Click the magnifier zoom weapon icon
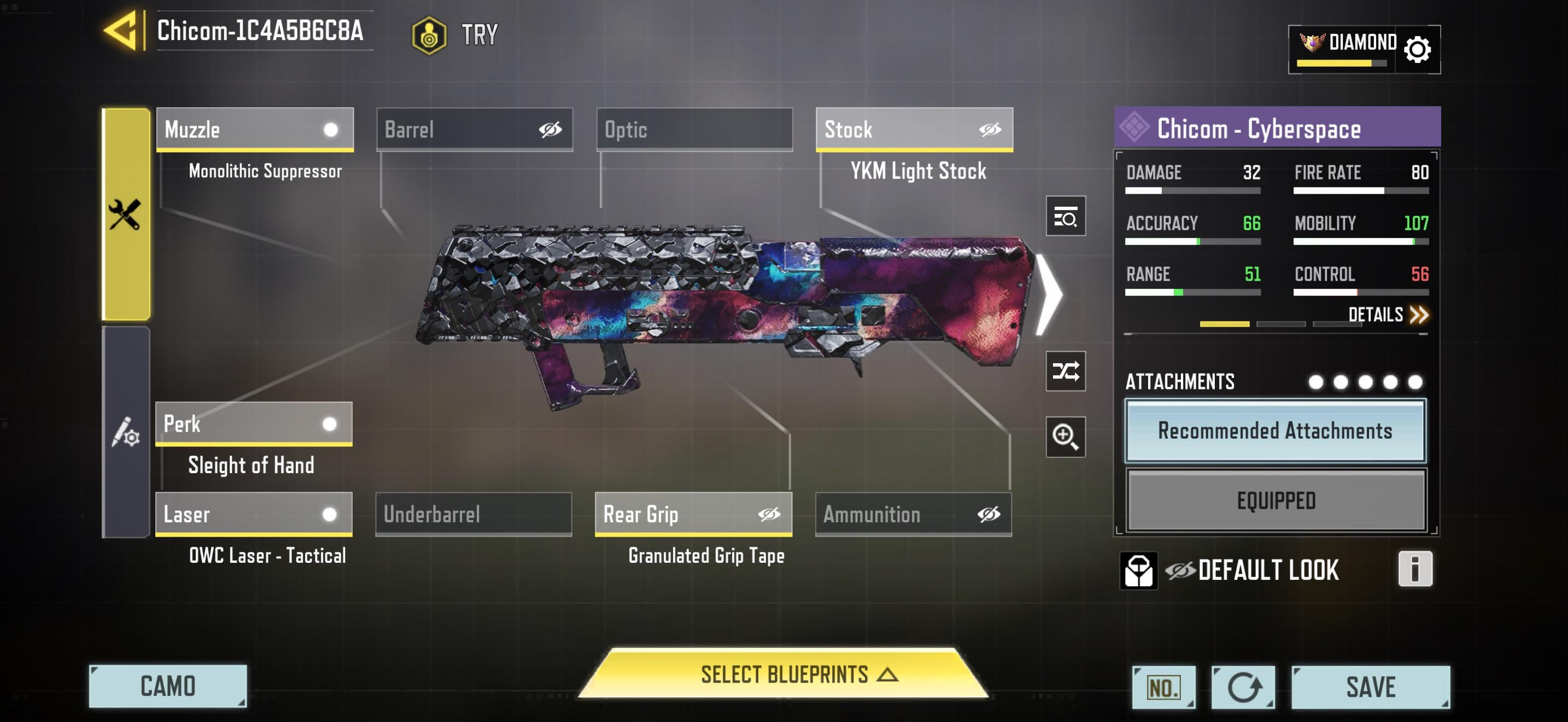The height and width of the screenshot is (722, 1568). (1065, 436)
